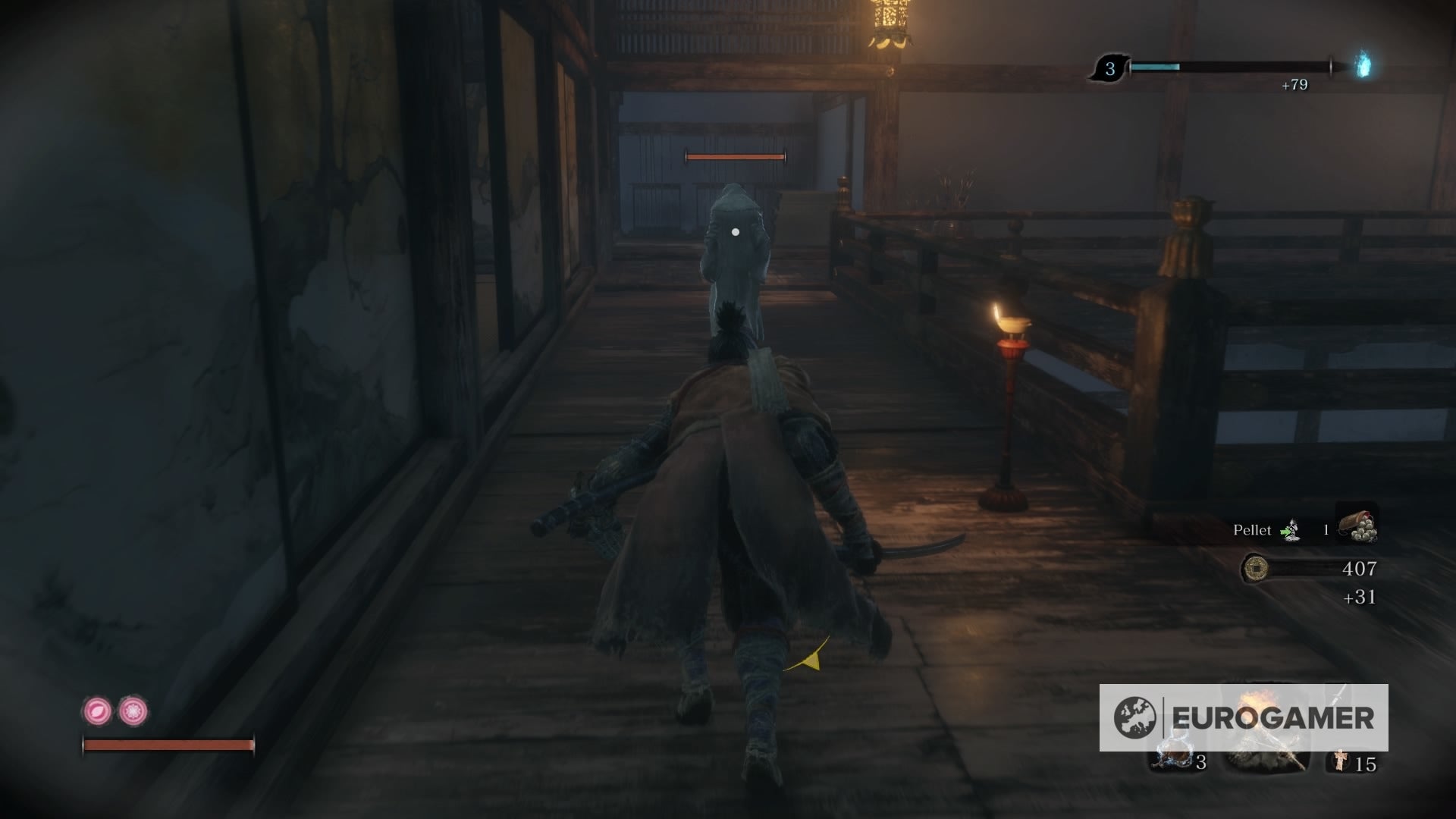The height and width of the screenshot is (819, 1456).
Task: Click the Spirit Emblem counter badge
Action: 1110,69
